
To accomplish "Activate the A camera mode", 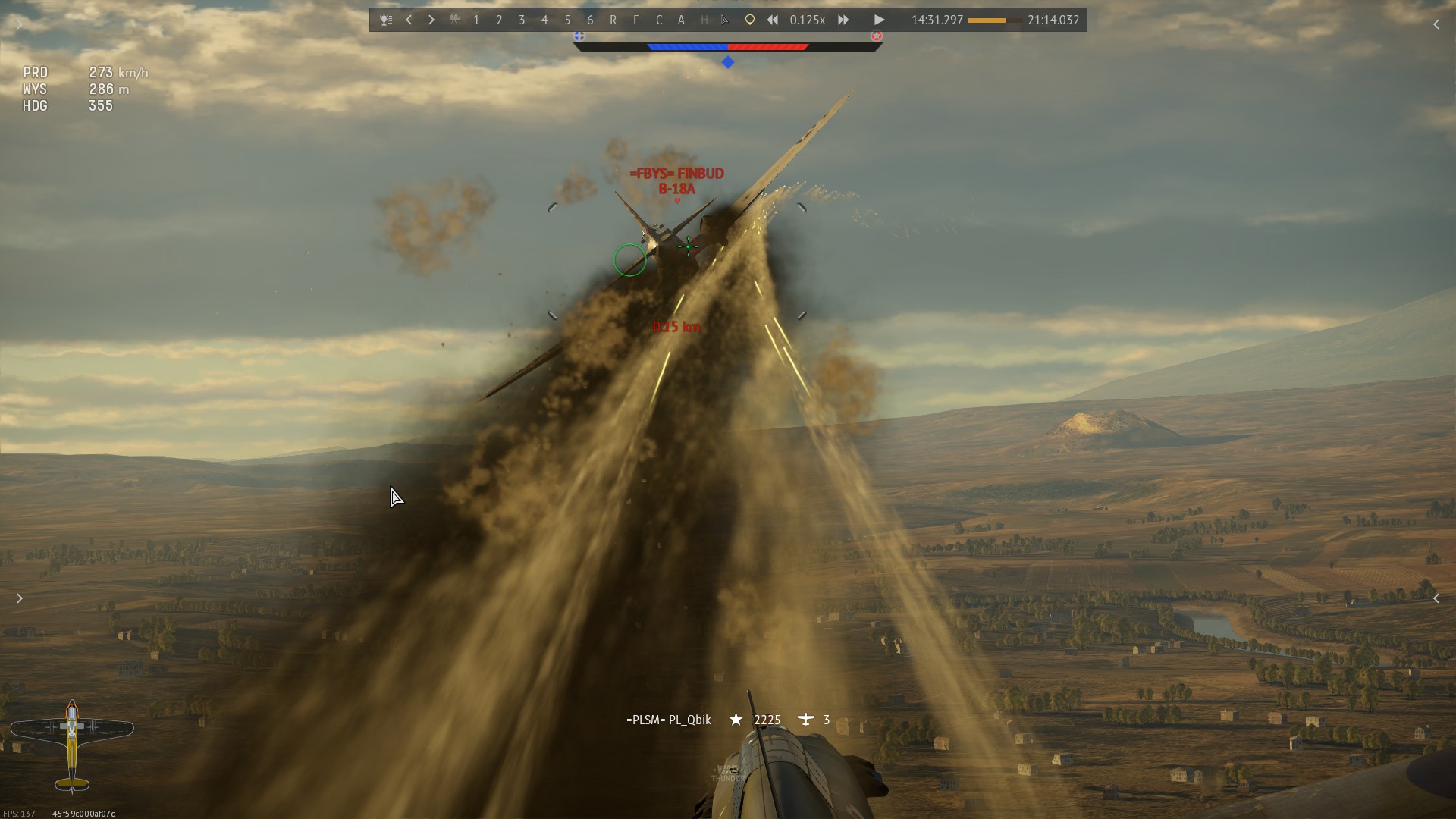I will tap(681, 20).
